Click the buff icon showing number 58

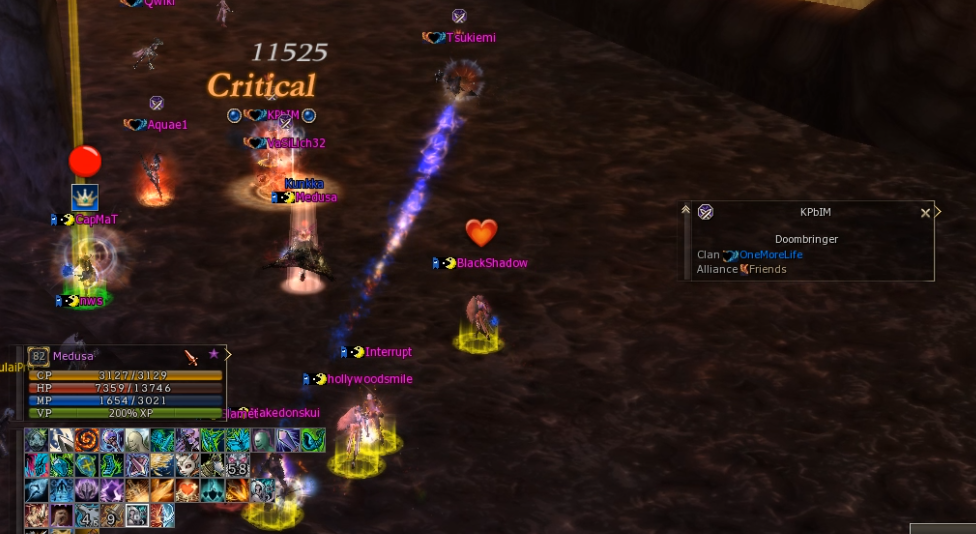click(x=237, y=465)
